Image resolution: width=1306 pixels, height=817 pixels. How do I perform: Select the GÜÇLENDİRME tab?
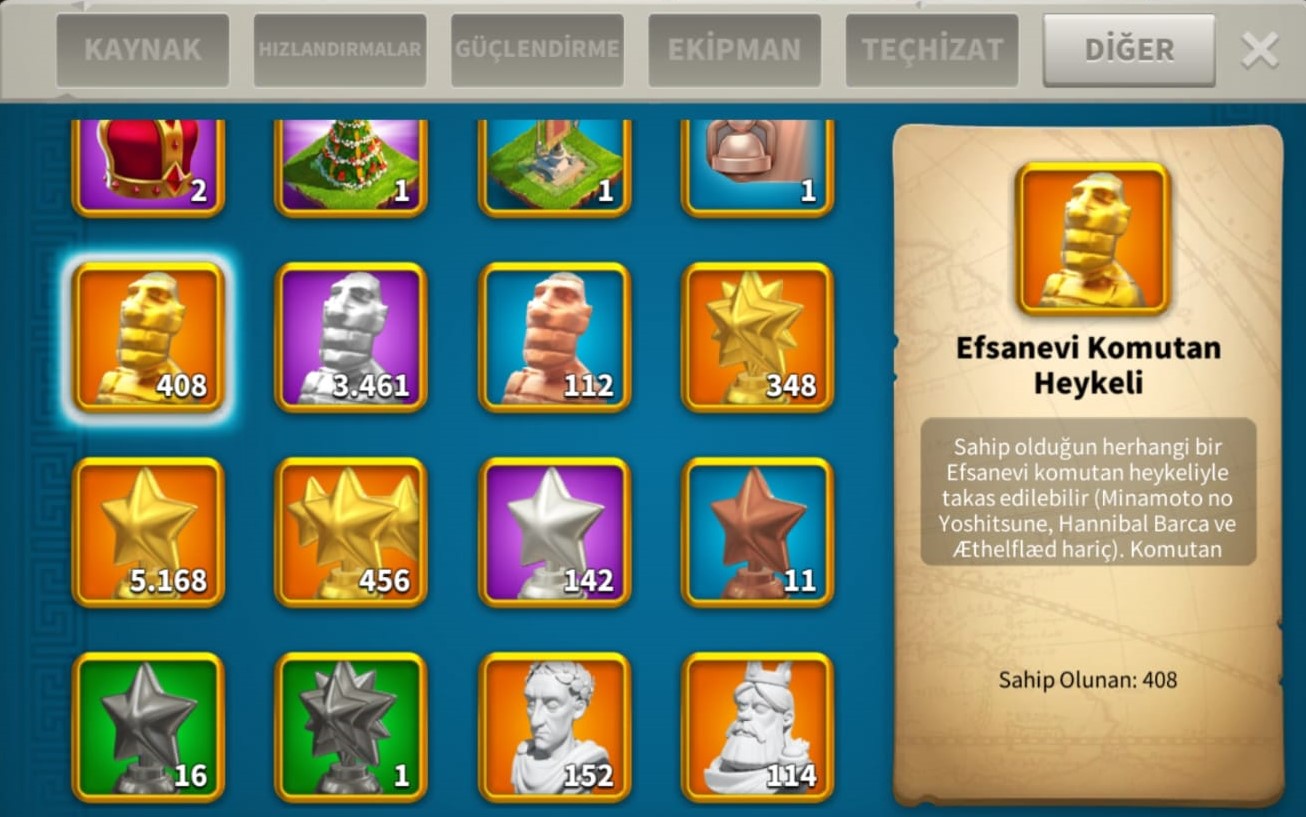pos(537,50)
